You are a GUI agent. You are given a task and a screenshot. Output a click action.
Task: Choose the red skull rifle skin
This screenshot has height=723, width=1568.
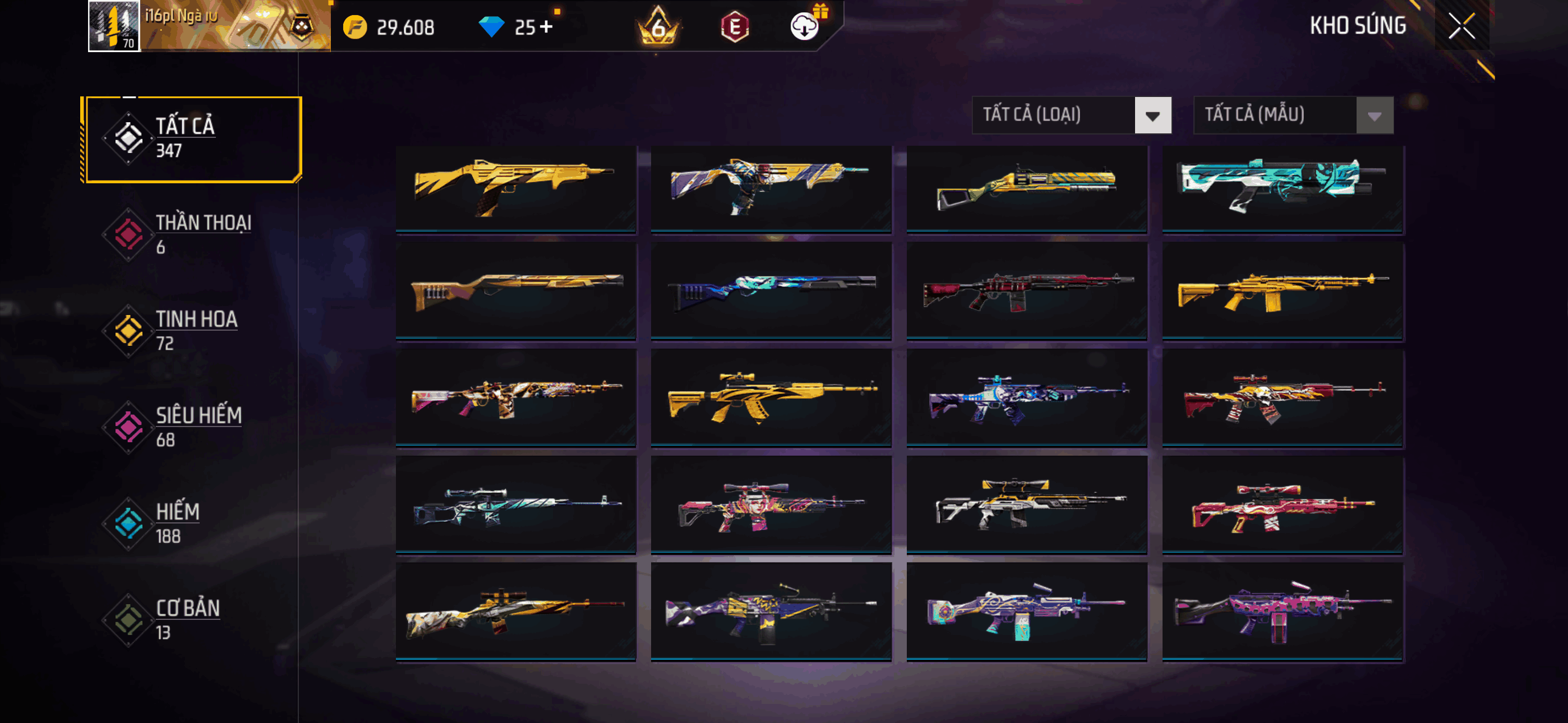pos(1282,396)
